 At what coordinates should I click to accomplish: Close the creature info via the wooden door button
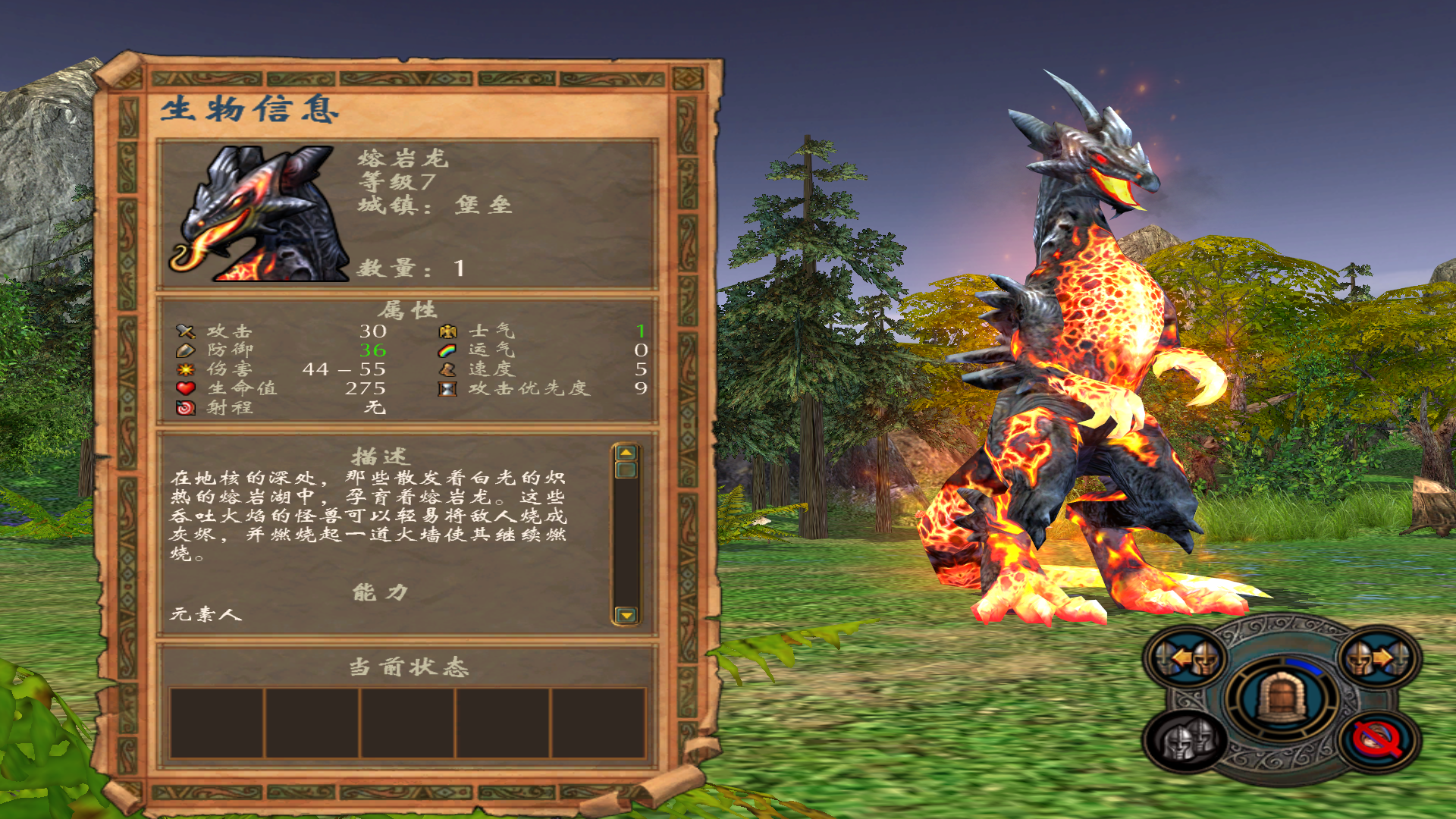(x=1281, y=697)
